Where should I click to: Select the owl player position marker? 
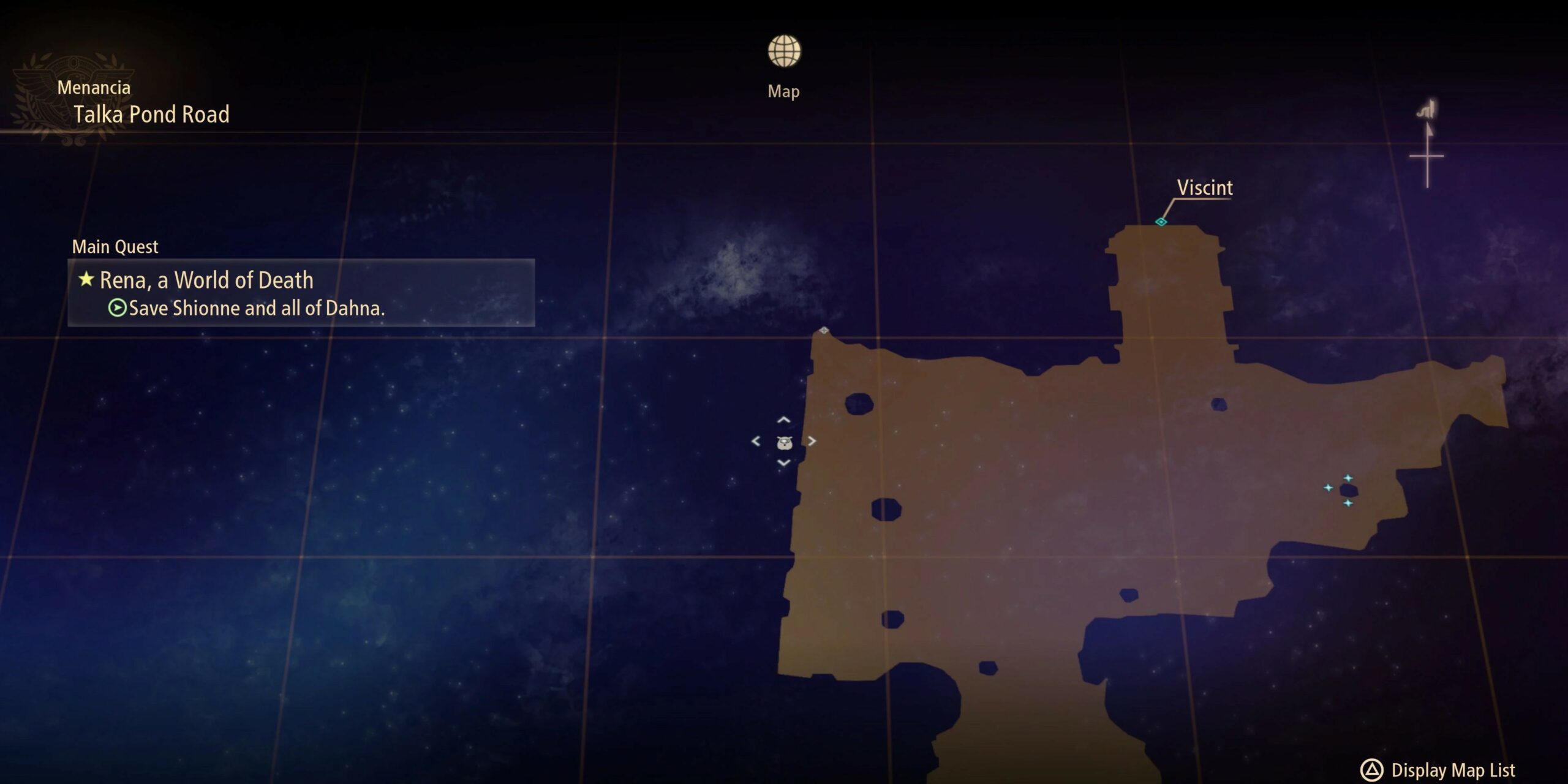click(x=784, y=443)
